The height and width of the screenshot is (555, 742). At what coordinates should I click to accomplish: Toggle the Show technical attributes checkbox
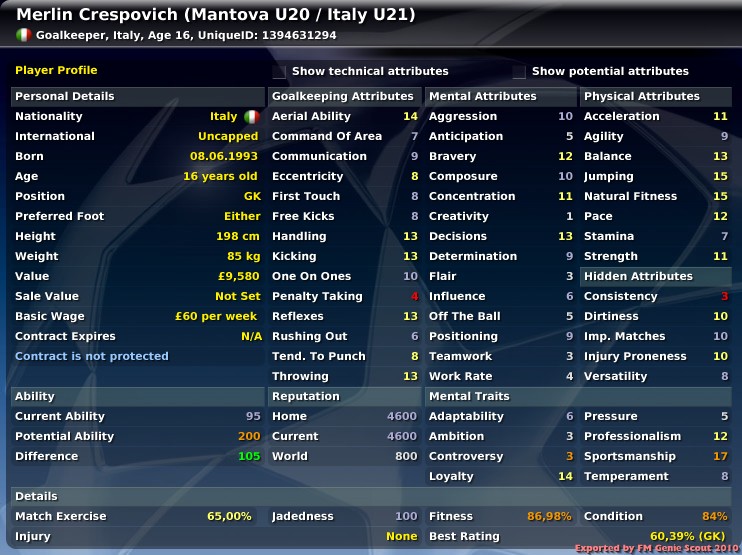280,72
